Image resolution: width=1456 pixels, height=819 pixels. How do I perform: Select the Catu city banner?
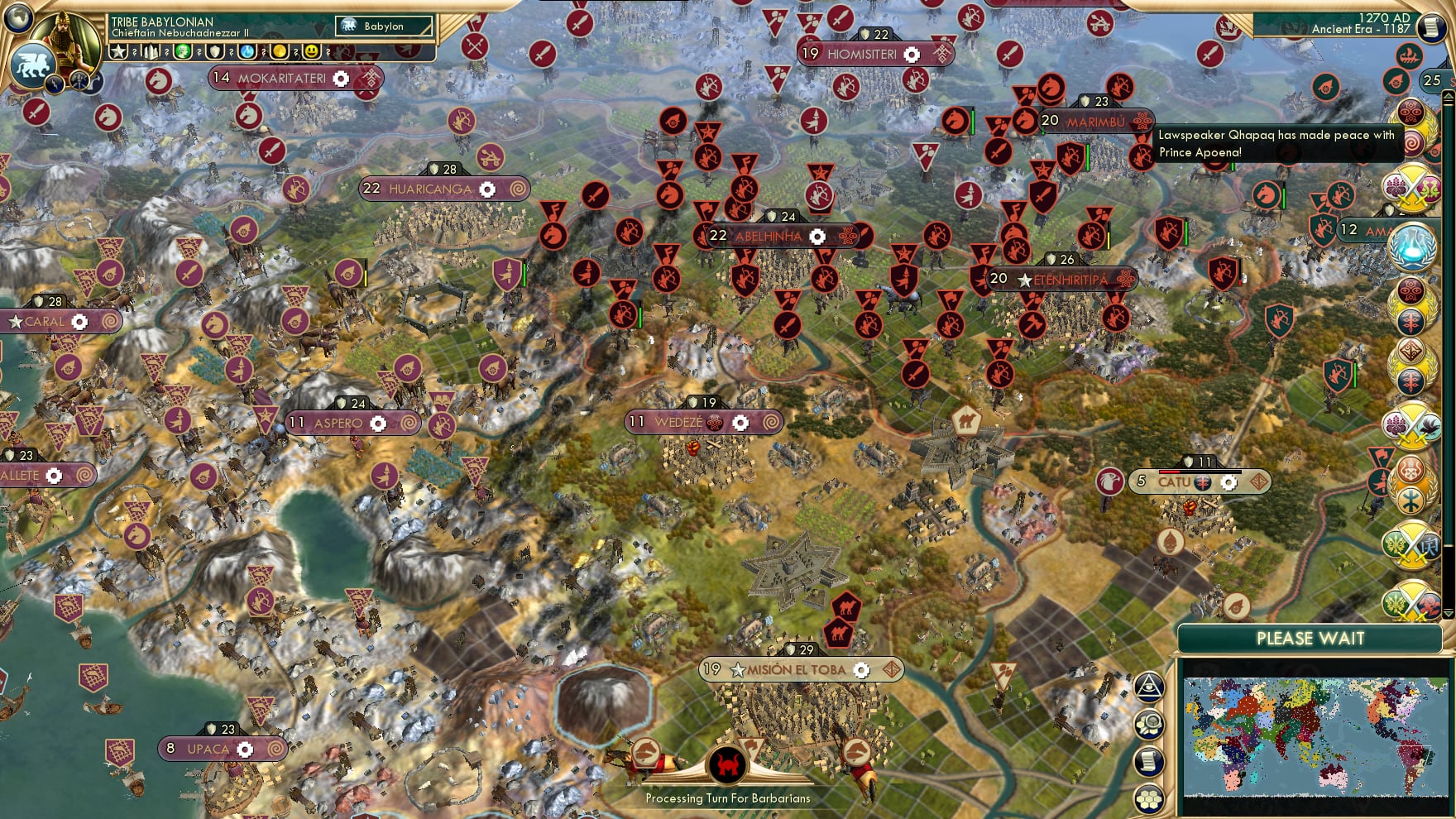(x=1175, y=481)
